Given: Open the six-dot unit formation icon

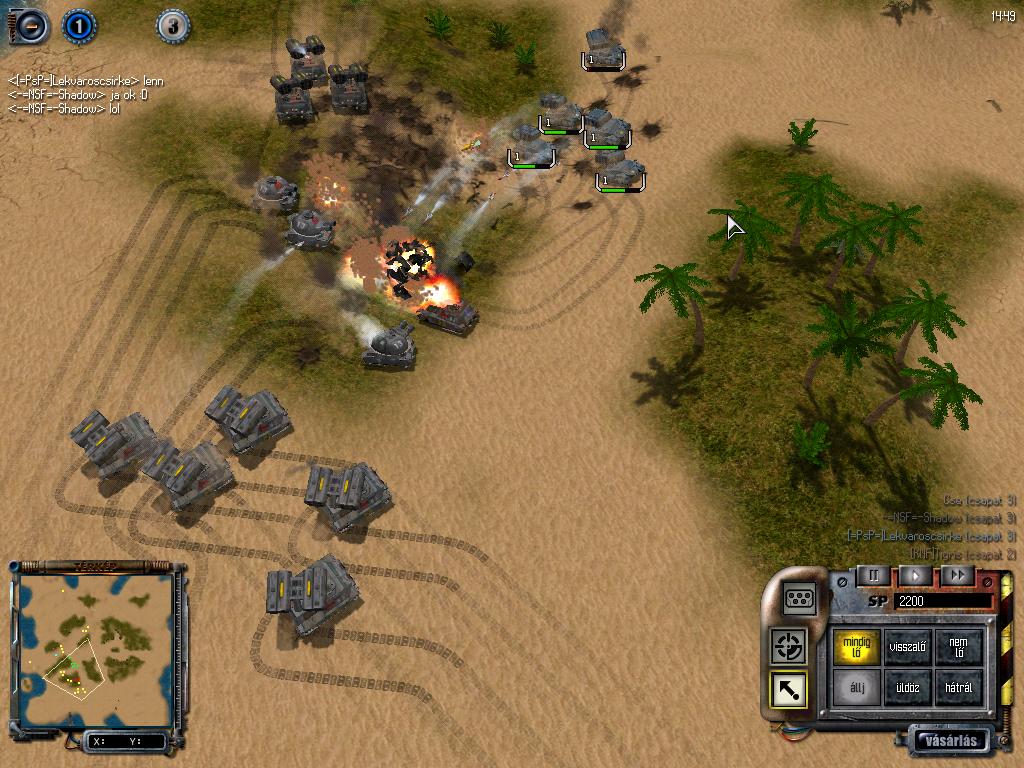Looking at the screenshot, I should click(800, 598).
